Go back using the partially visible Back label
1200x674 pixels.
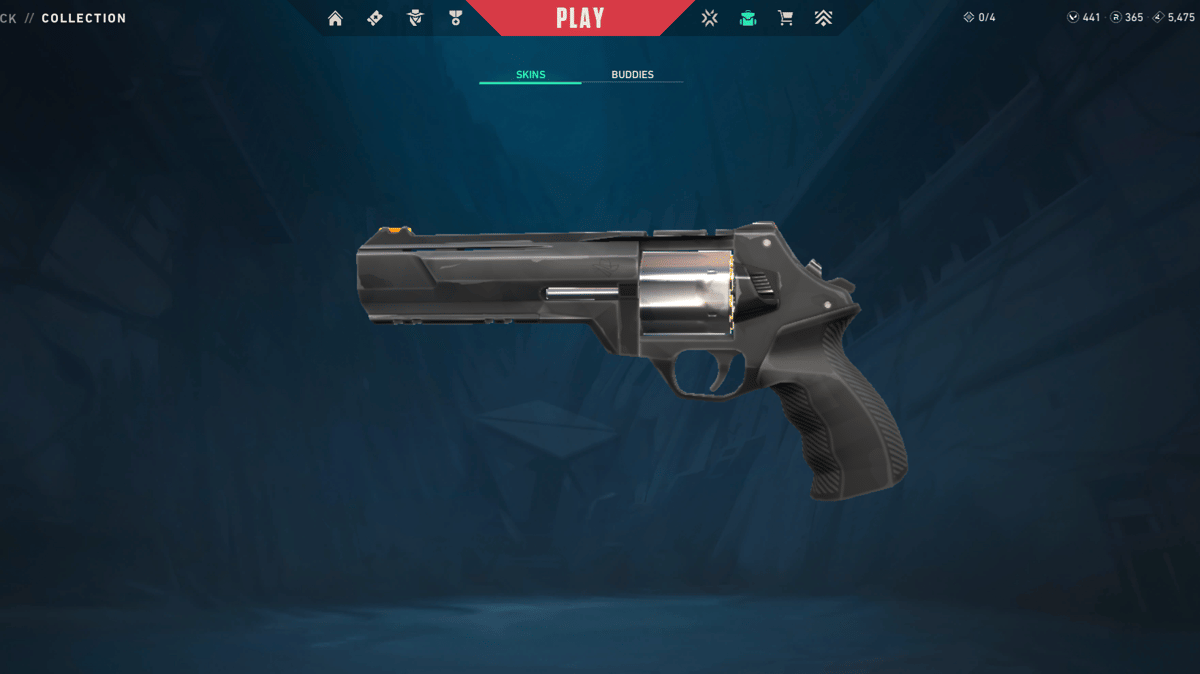[8, 18]
